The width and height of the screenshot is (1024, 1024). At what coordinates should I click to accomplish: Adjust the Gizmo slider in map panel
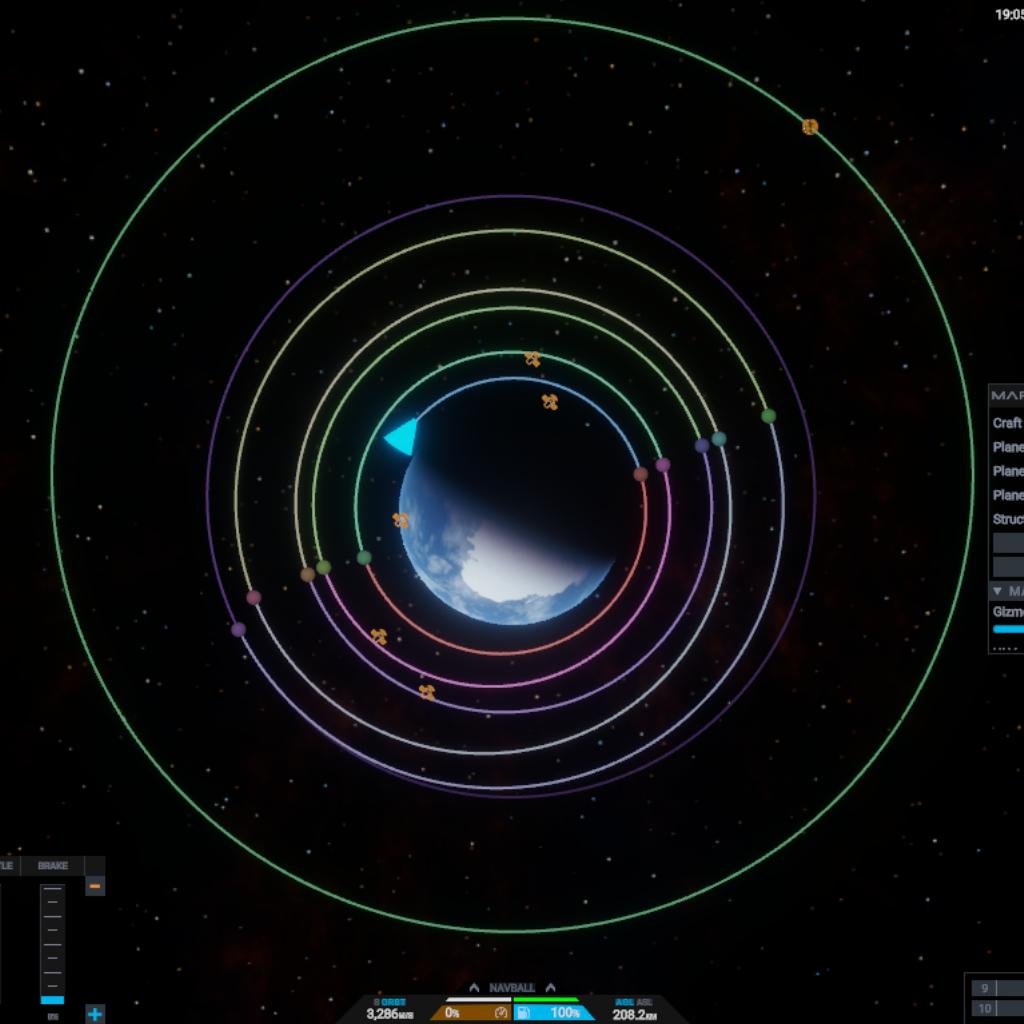(x=1007, y=629)
